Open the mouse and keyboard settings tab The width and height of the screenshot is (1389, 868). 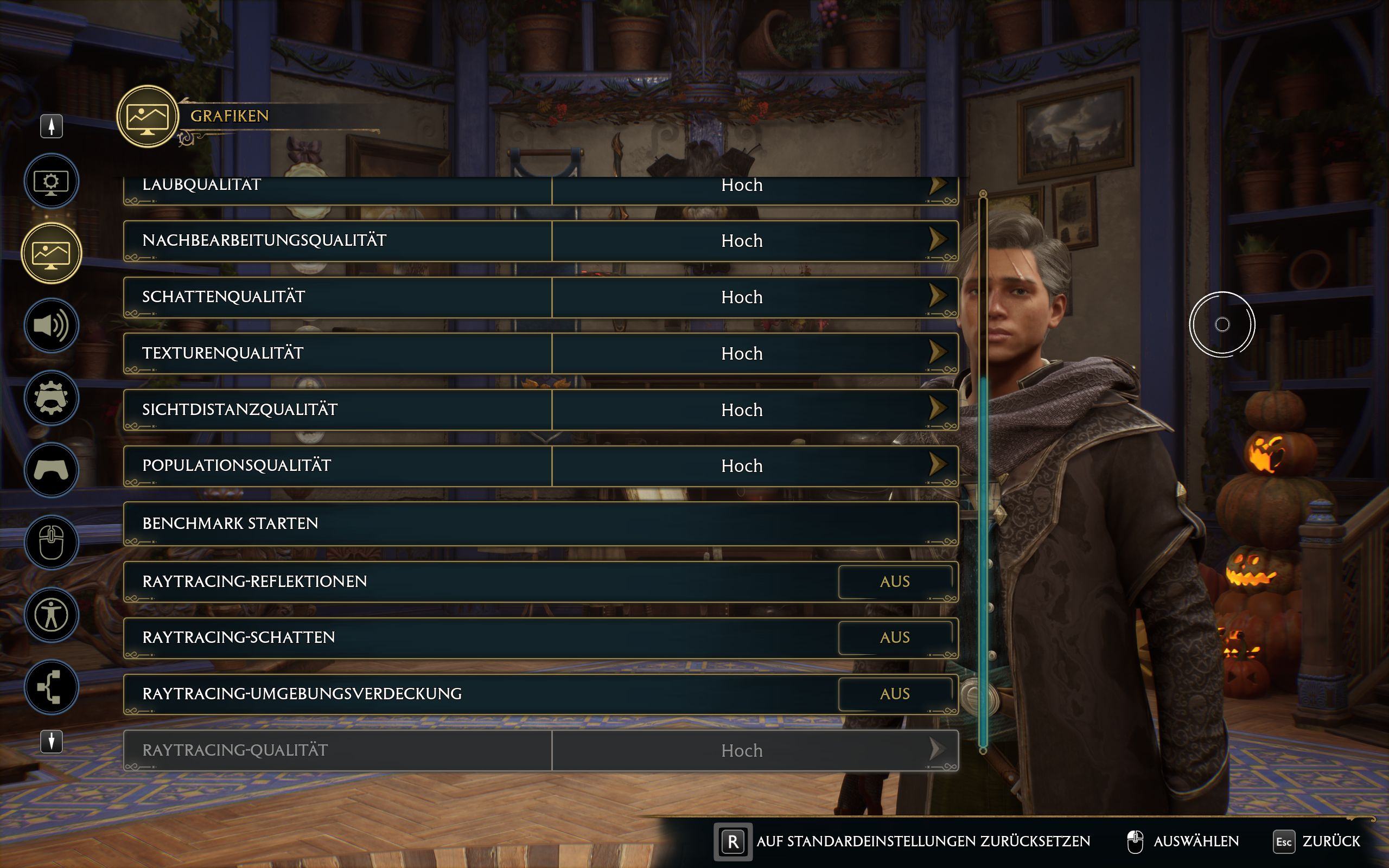tap(51, 542)
